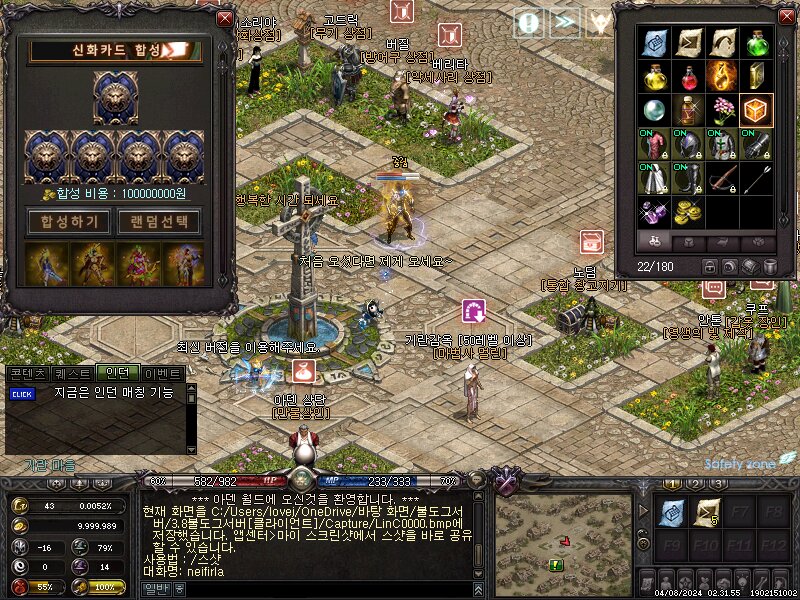Click the 합성하기 synthesize button
The height and width of the screenshot is (600, 800).
69,221
